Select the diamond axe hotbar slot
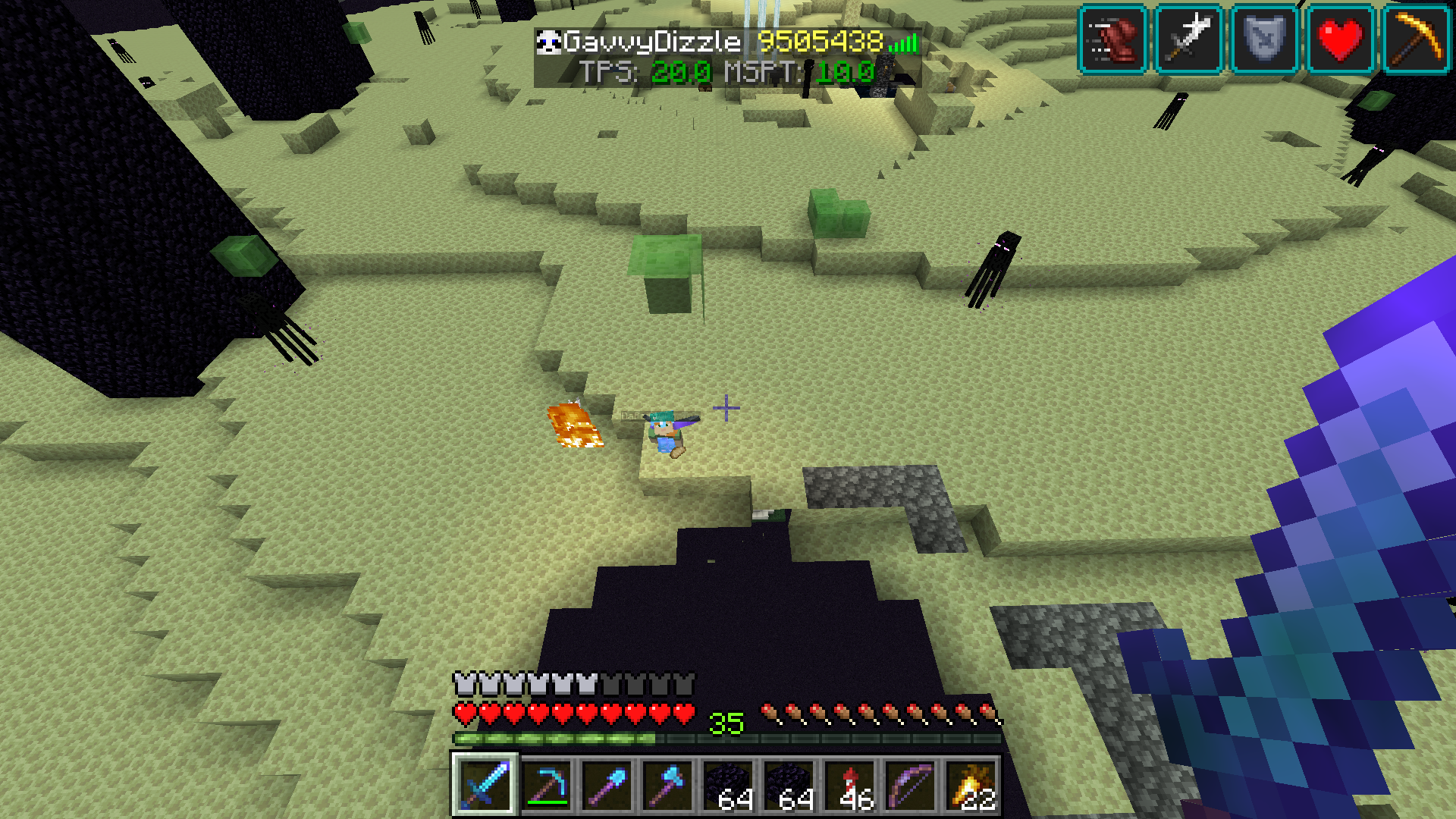 pos(667,785)
